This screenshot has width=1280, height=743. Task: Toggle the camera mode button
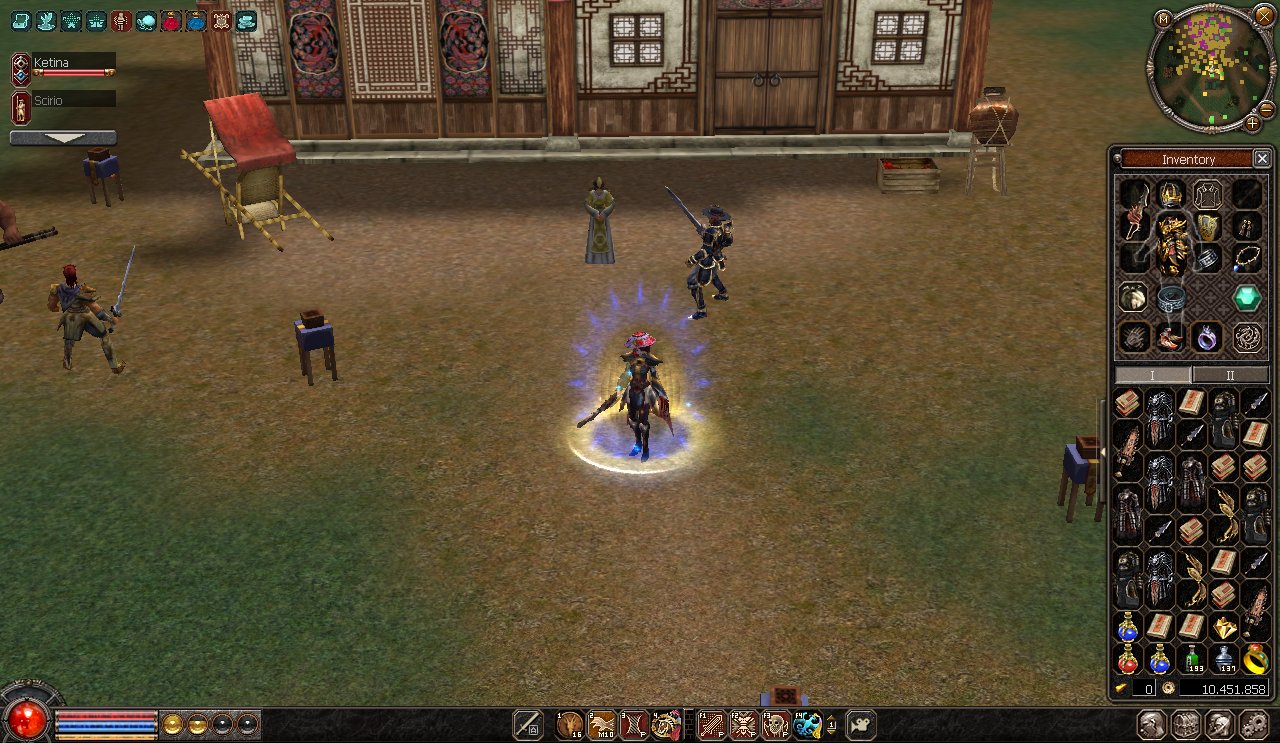[861, 725]
